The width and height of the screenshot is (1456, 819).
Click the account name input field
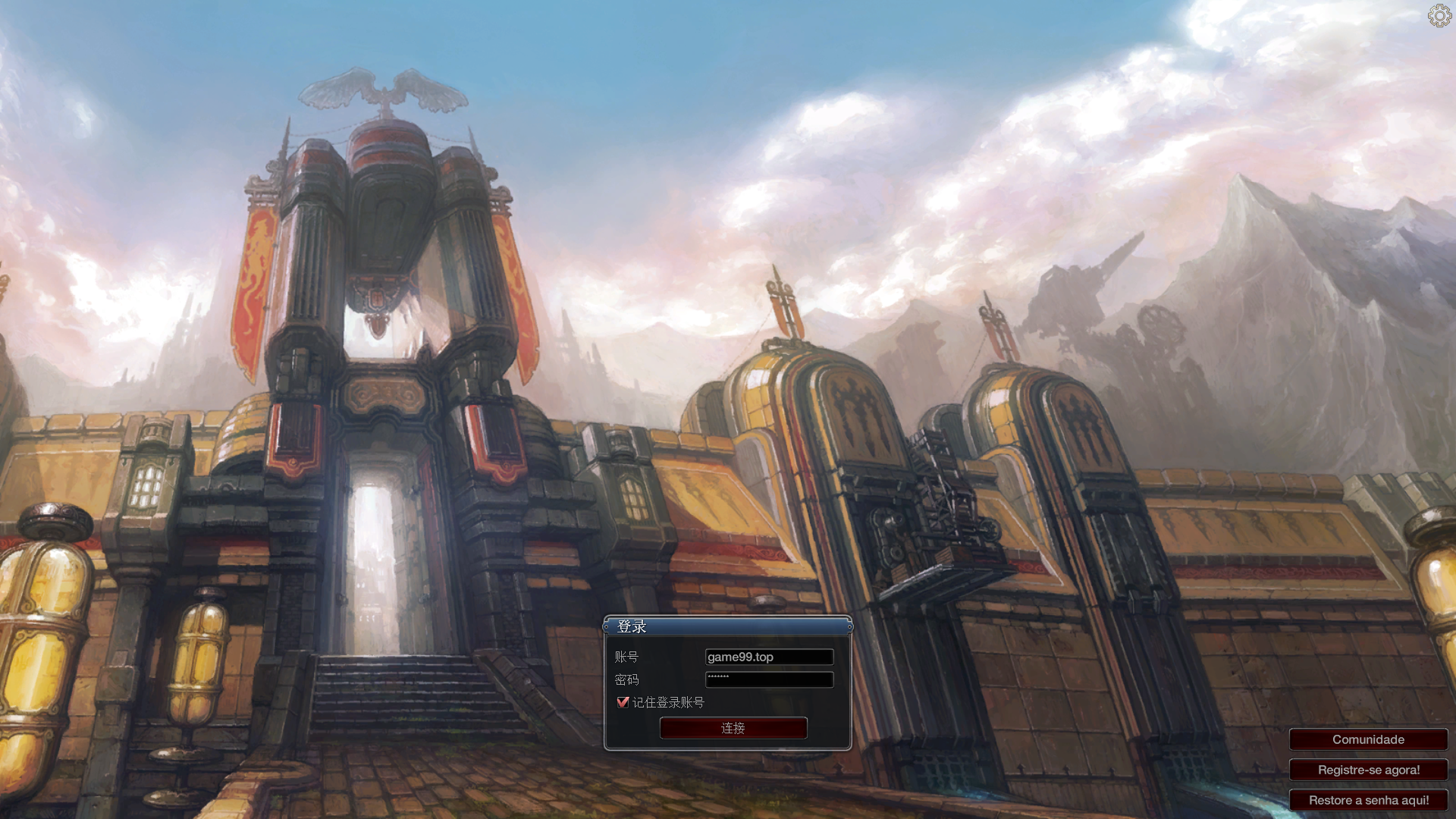pos(769,657)
